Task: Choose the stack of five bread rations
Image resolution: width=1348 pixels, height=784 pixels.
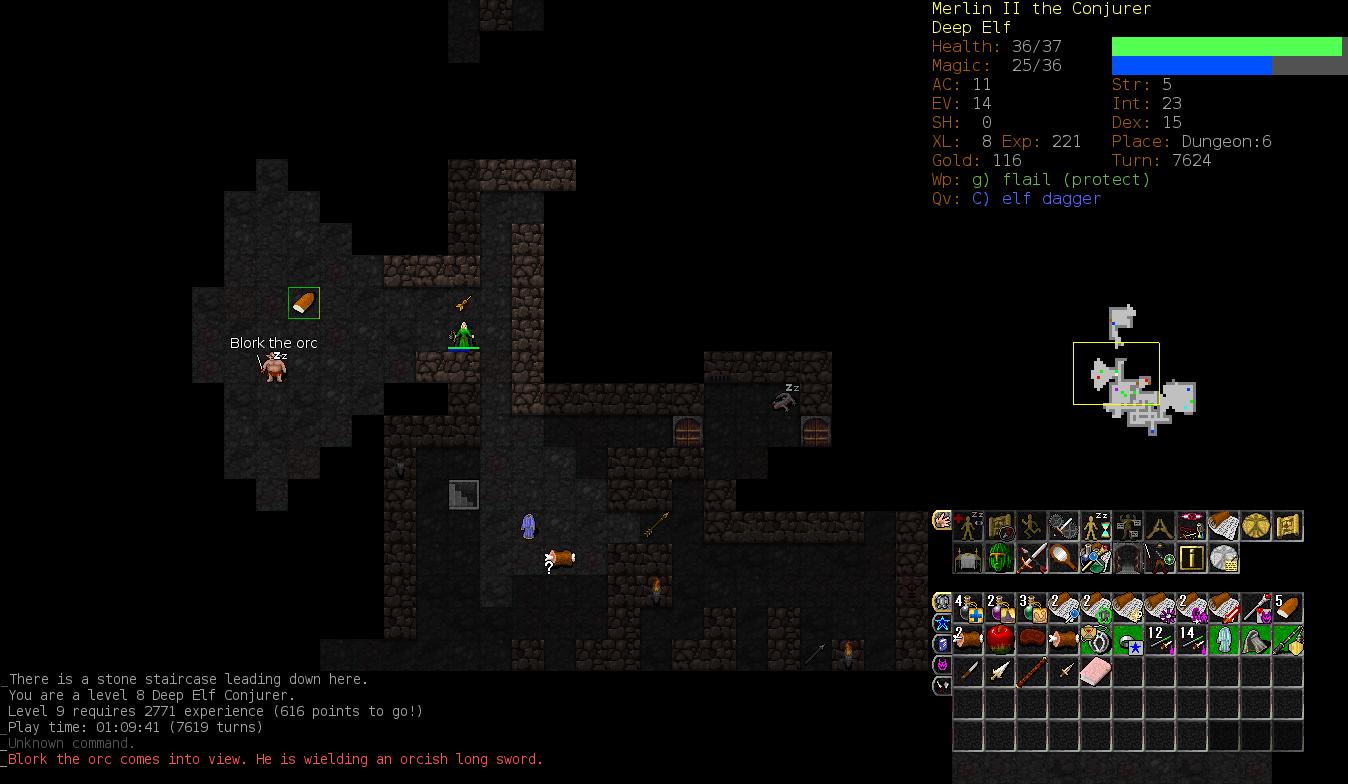Action: click(1287, 608)
